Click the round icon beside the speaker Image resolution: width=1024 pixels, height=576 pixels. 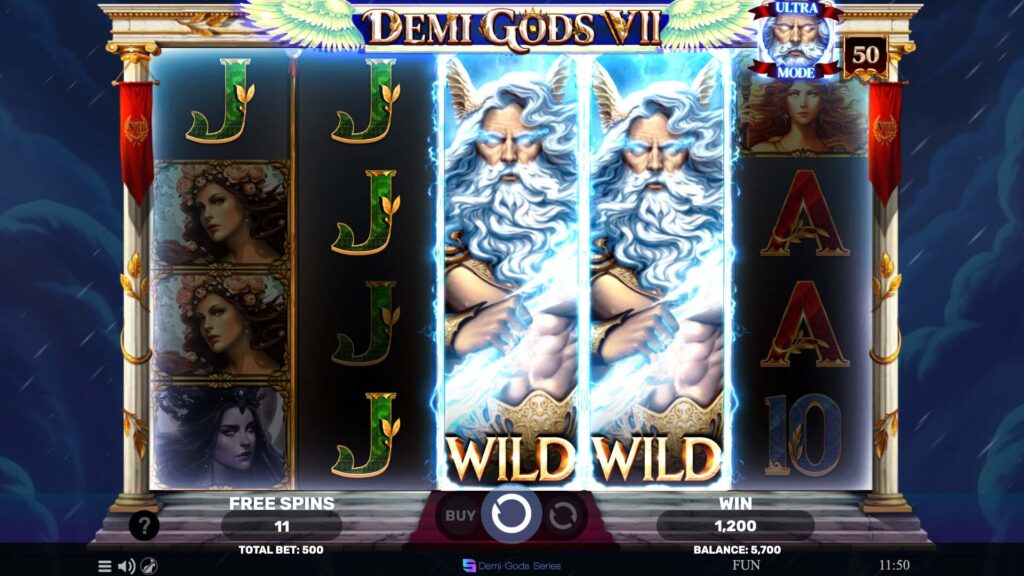pos(148,566)
